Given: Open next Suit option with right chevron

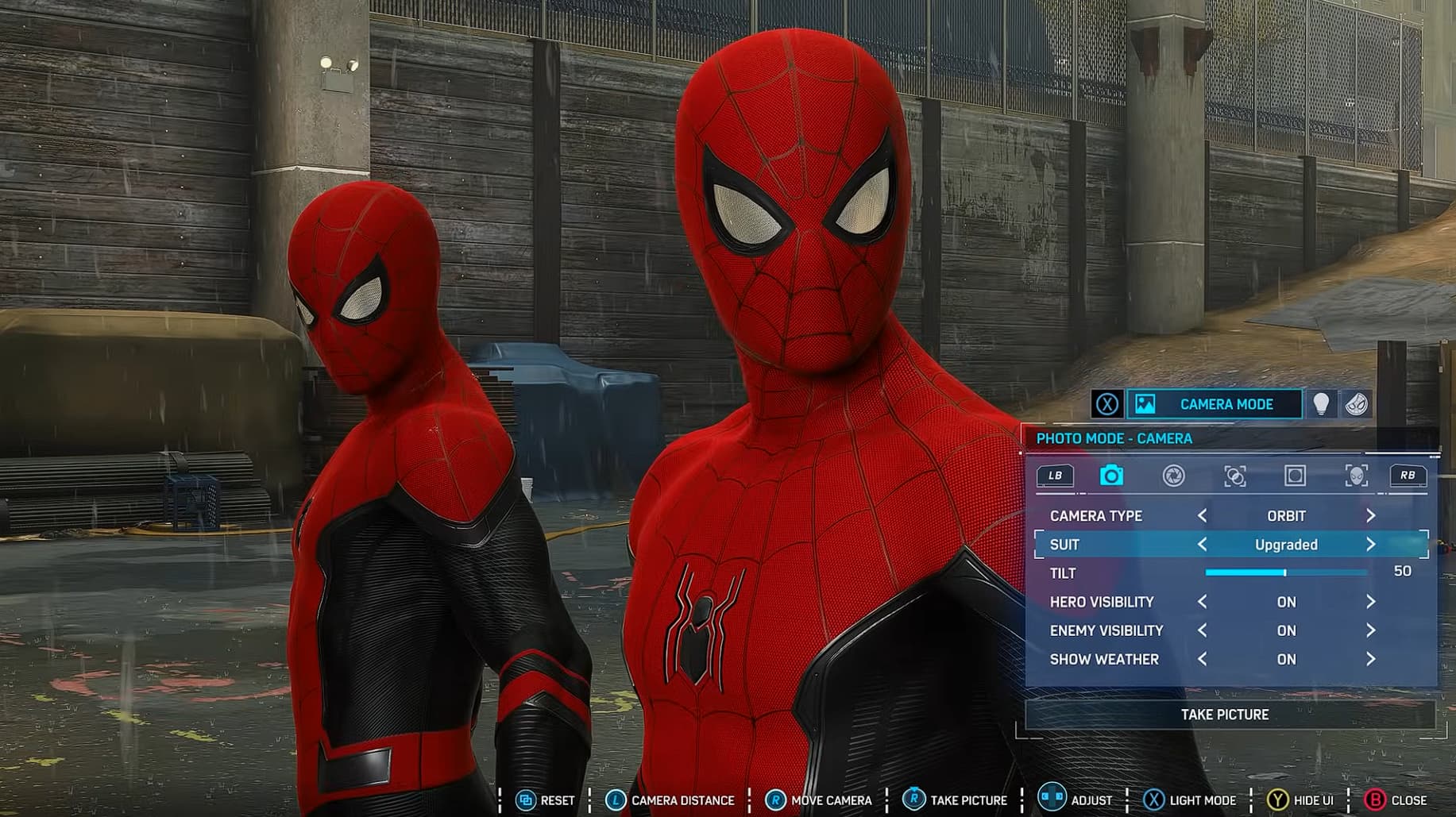Looking at the screenshot, I should (x=1371, y=545).
